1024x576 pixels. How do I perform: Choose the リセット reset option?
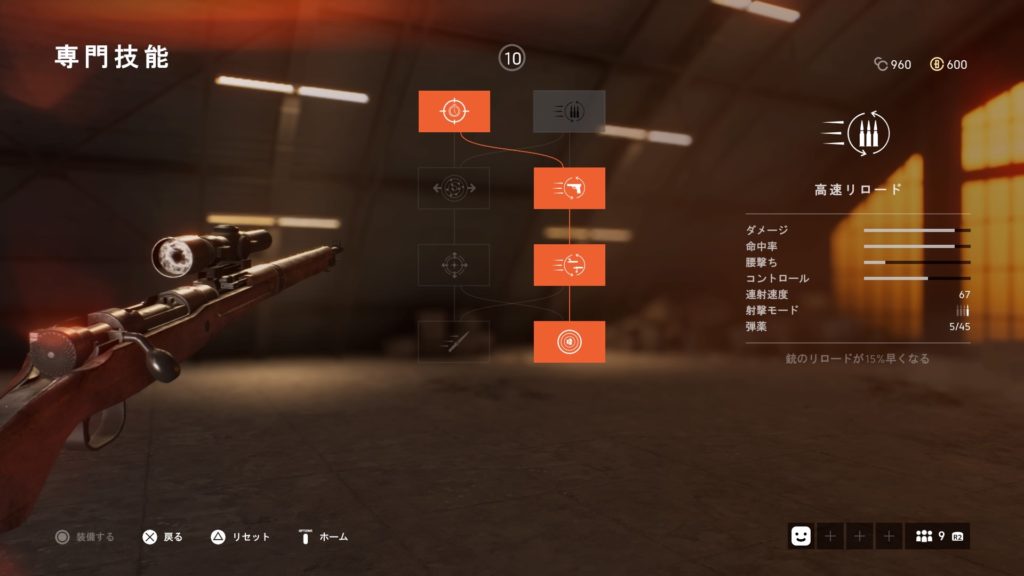(240, 537)
